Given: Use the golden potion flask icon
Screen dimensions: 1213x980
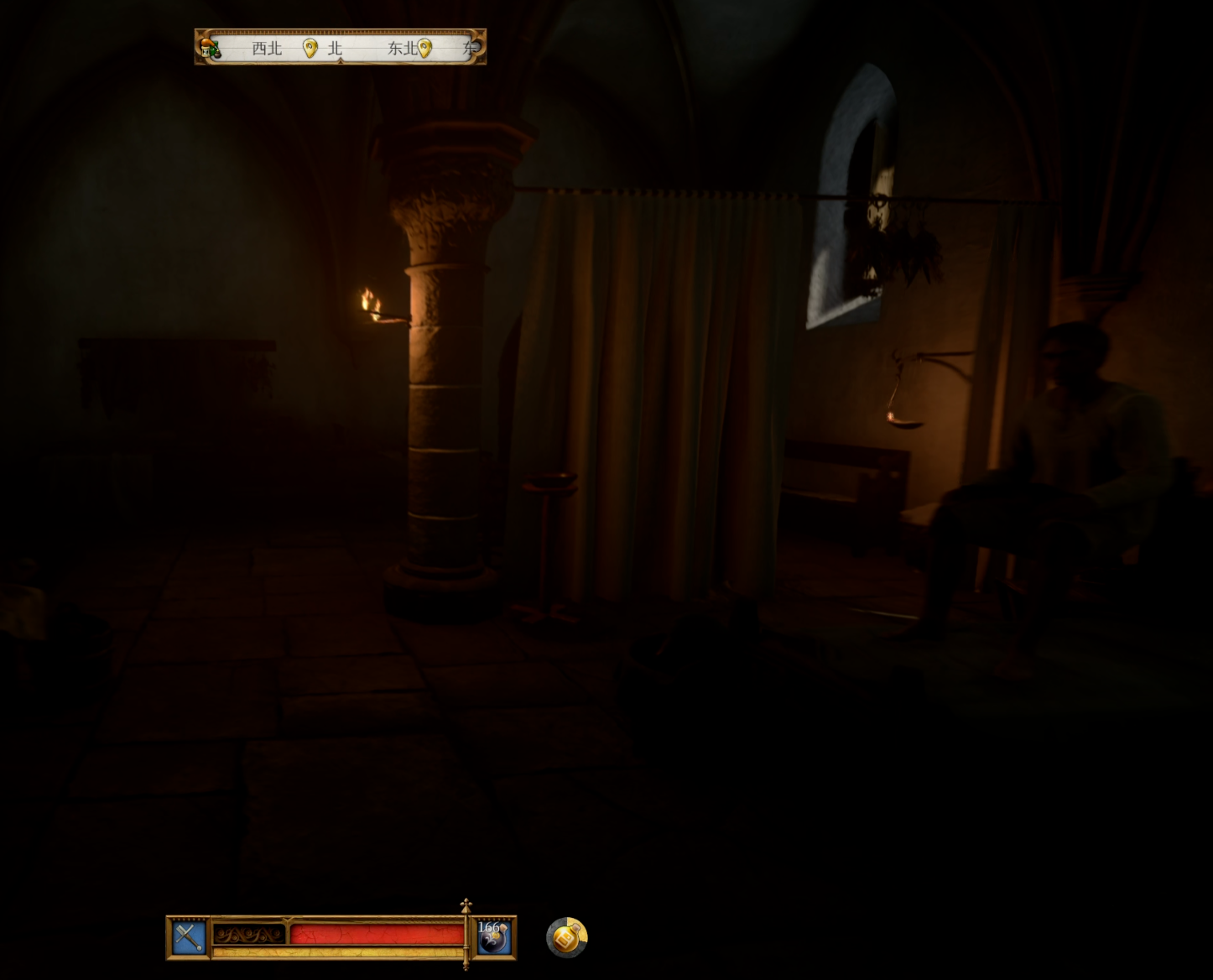Looking at the screenshot, I should pos(567,937).
